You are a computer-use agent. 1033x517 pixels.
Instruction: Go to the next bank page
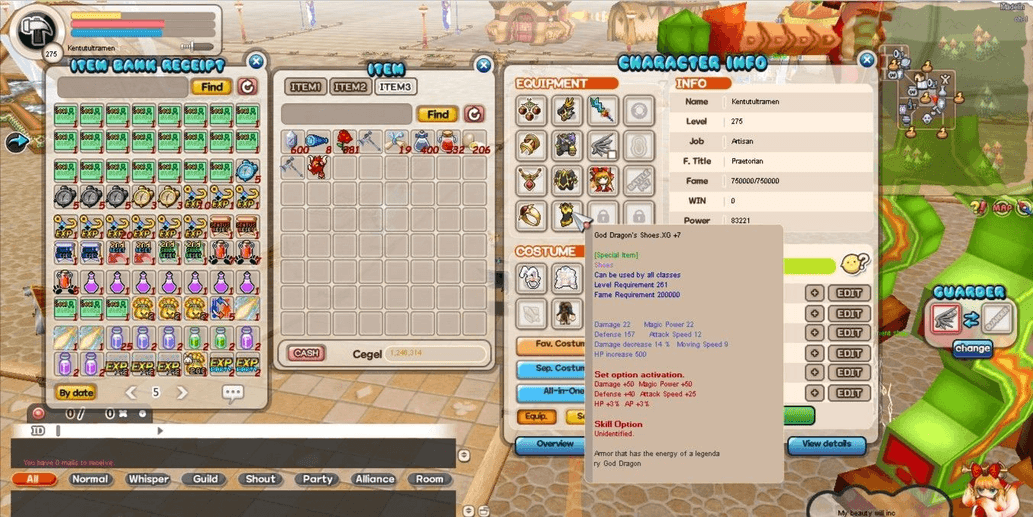[x=182, y=393]
